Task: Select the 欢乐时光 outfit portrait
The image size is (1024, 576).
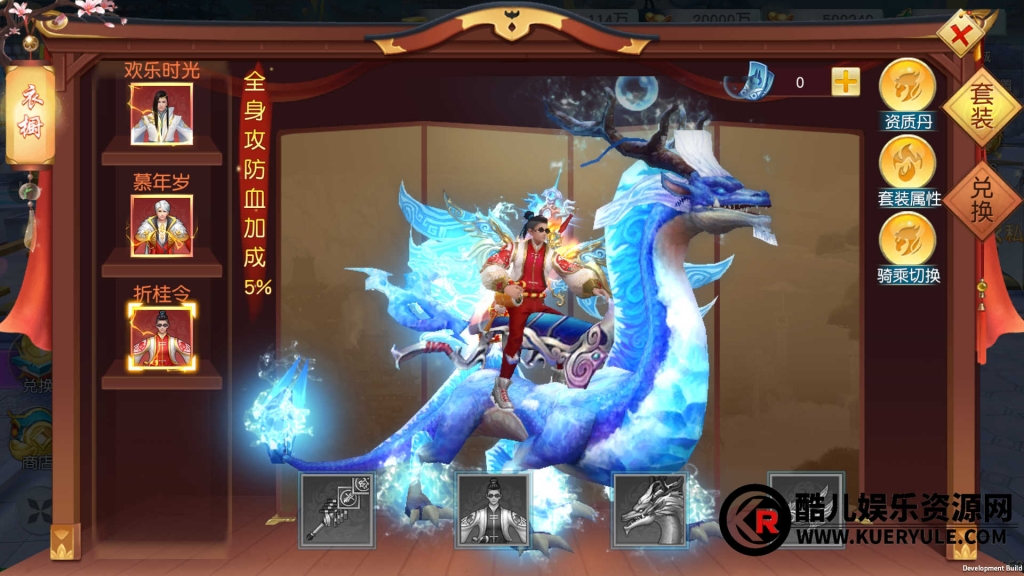Action: [x=162, y=114]
